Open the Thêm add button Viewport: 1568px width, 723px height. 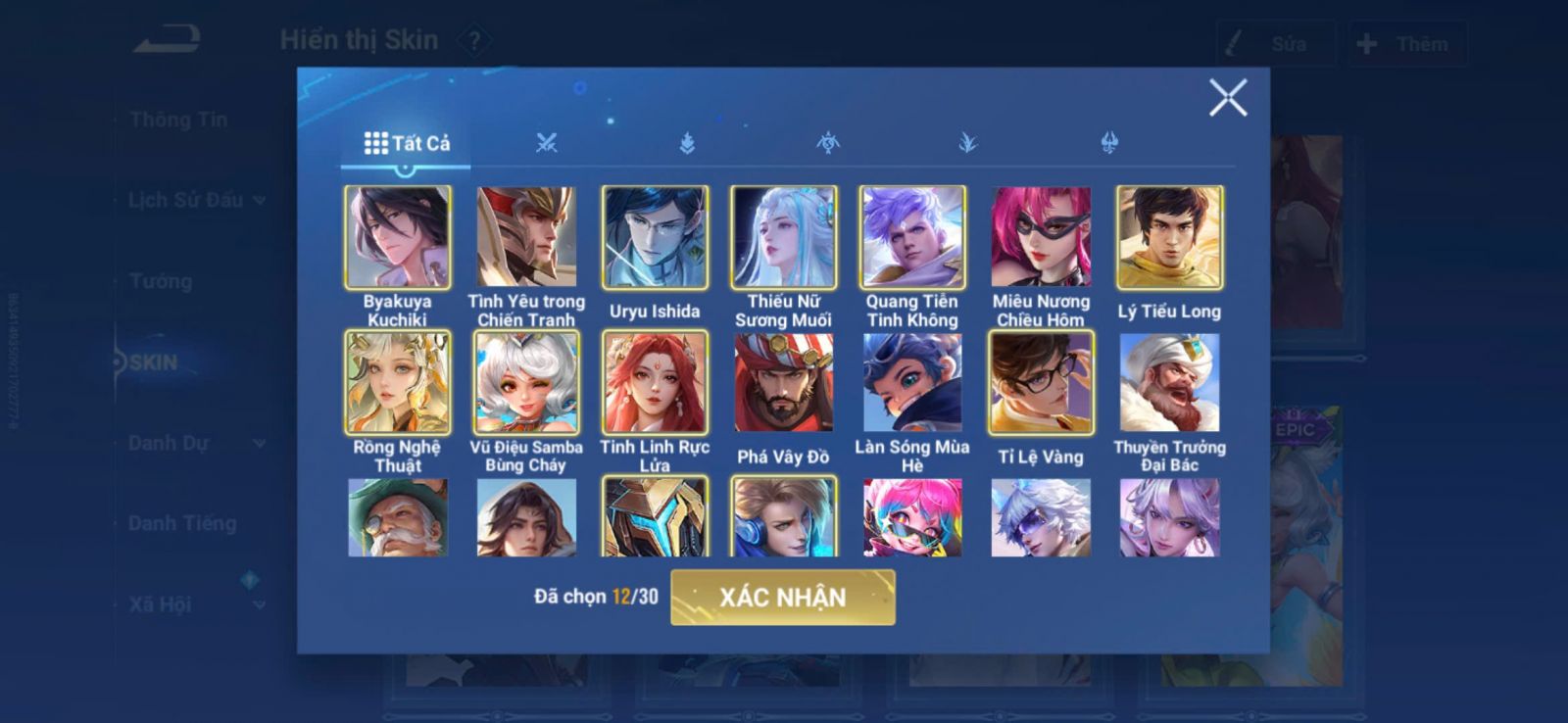coord(1406,44)
